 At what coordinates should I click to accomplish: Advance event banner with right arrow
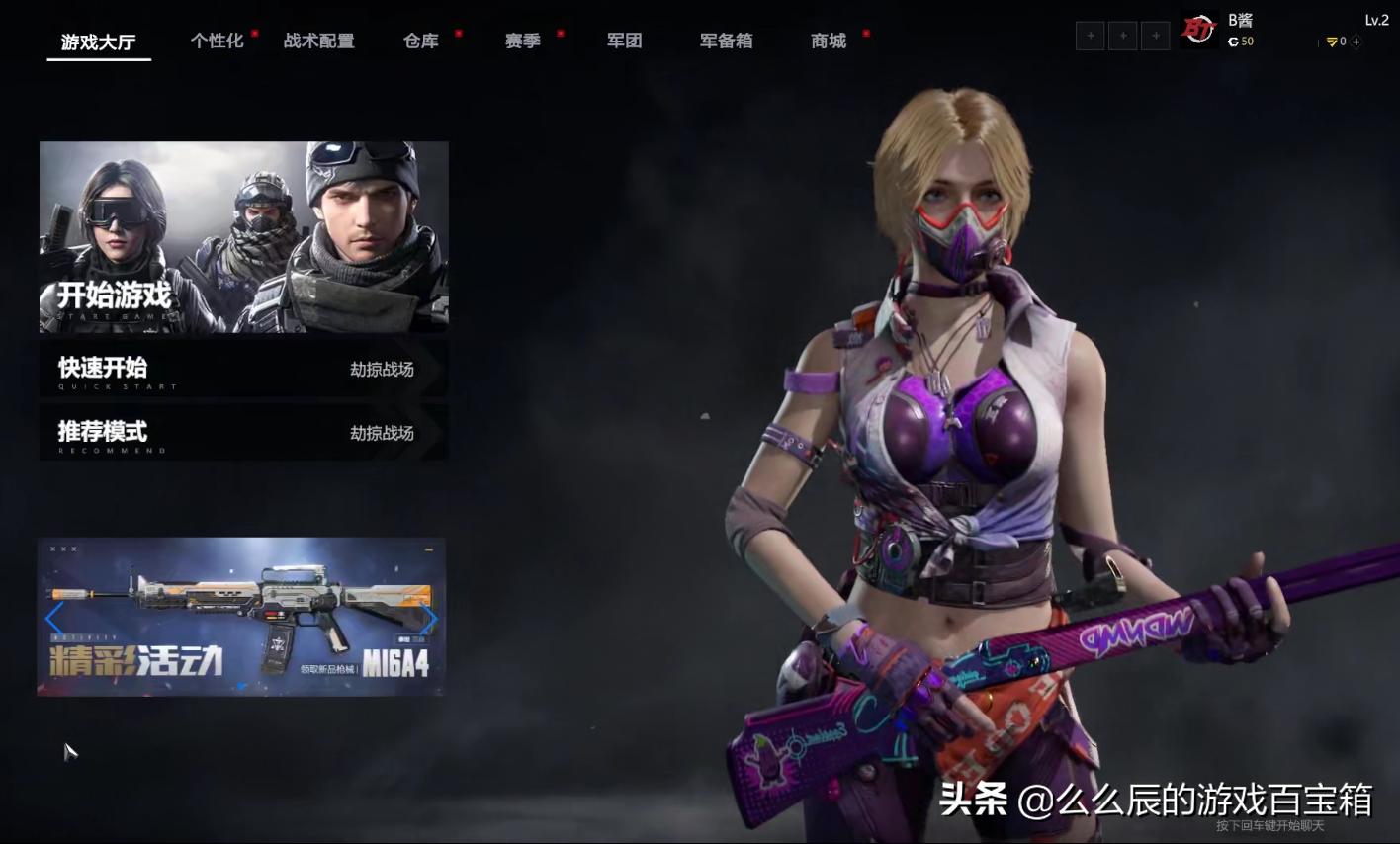click(x=429, y=620)
